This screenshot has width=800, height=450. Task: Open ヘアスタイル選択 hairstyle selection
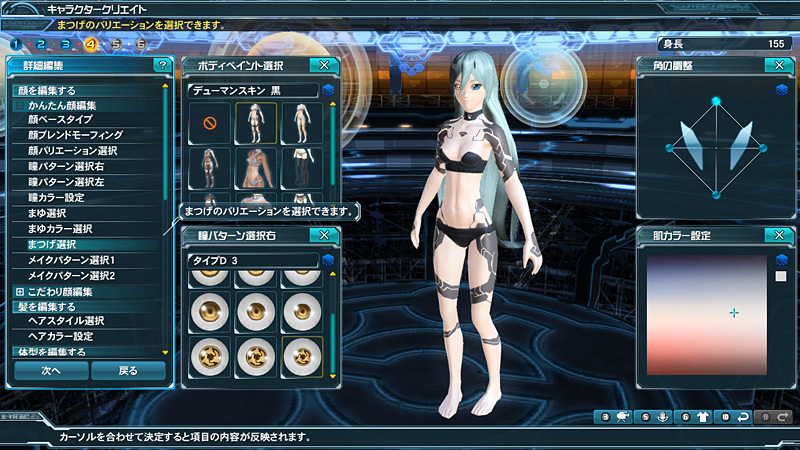click(x=66, y=320)
